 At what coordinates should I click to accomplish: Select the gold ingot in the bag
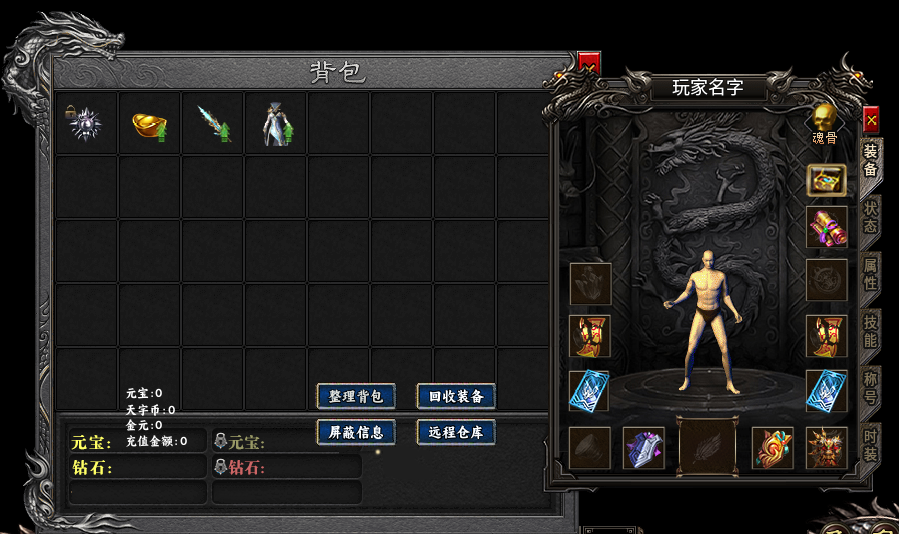click(149, 124)
